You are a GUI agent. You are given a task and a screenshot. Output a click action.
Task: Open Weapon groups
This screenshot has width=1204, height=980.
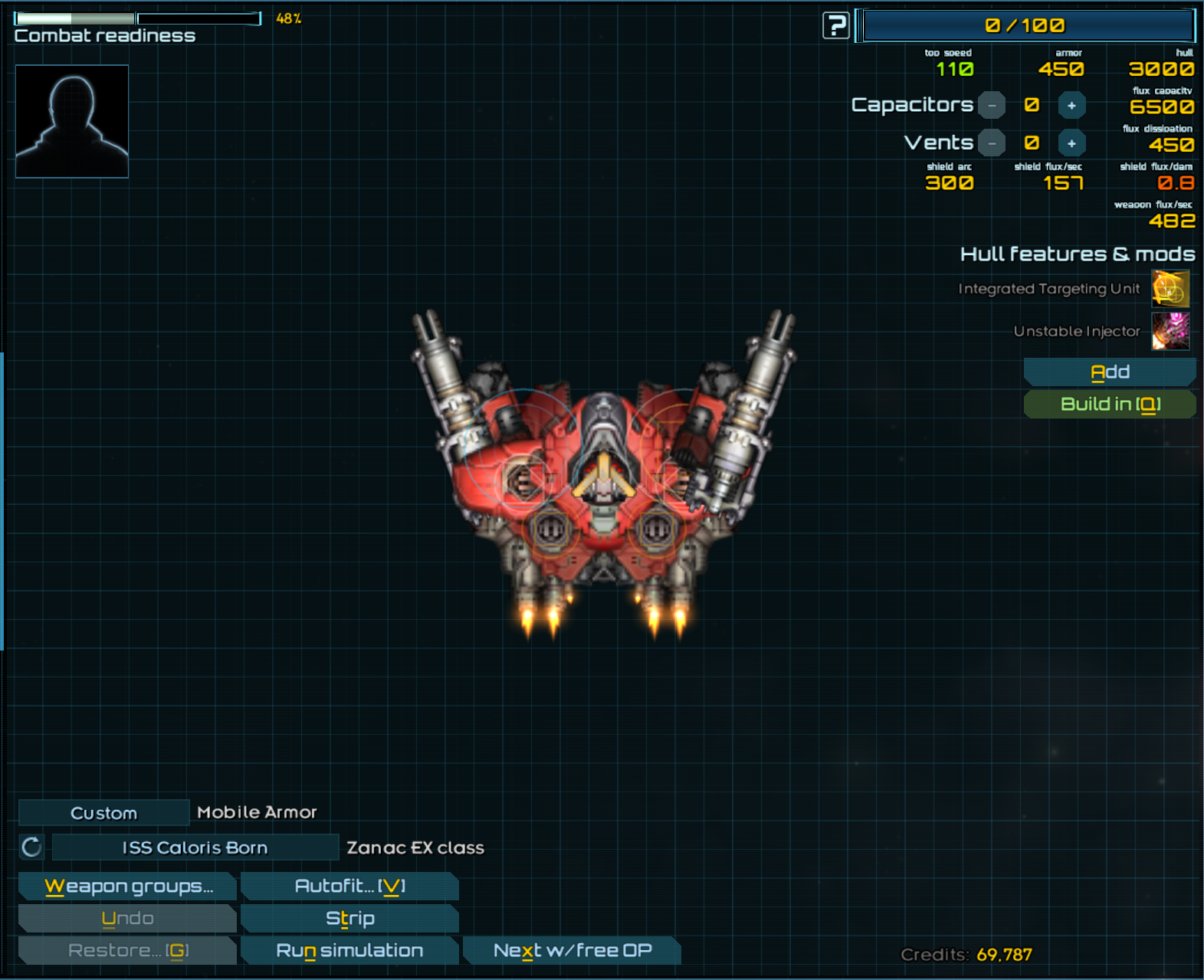(x=128, y=887)
